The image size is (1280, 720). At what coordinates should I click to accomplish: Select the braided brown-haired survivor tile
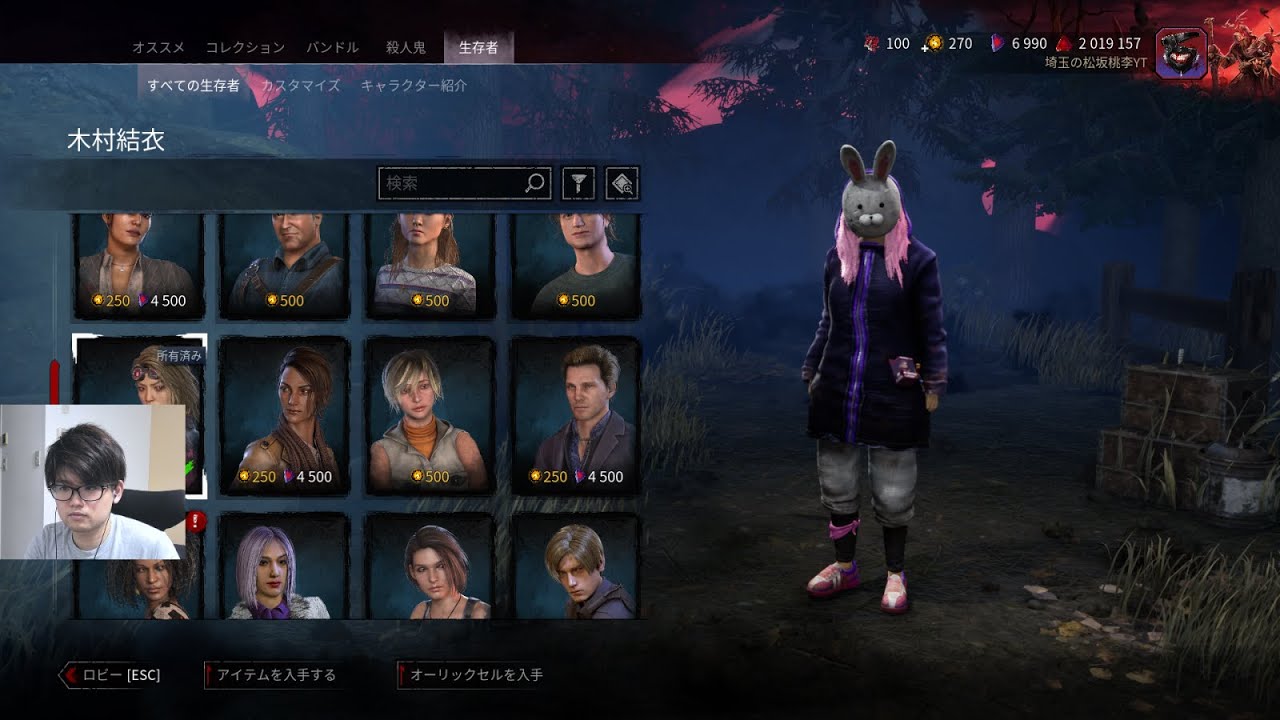[284, 415]
